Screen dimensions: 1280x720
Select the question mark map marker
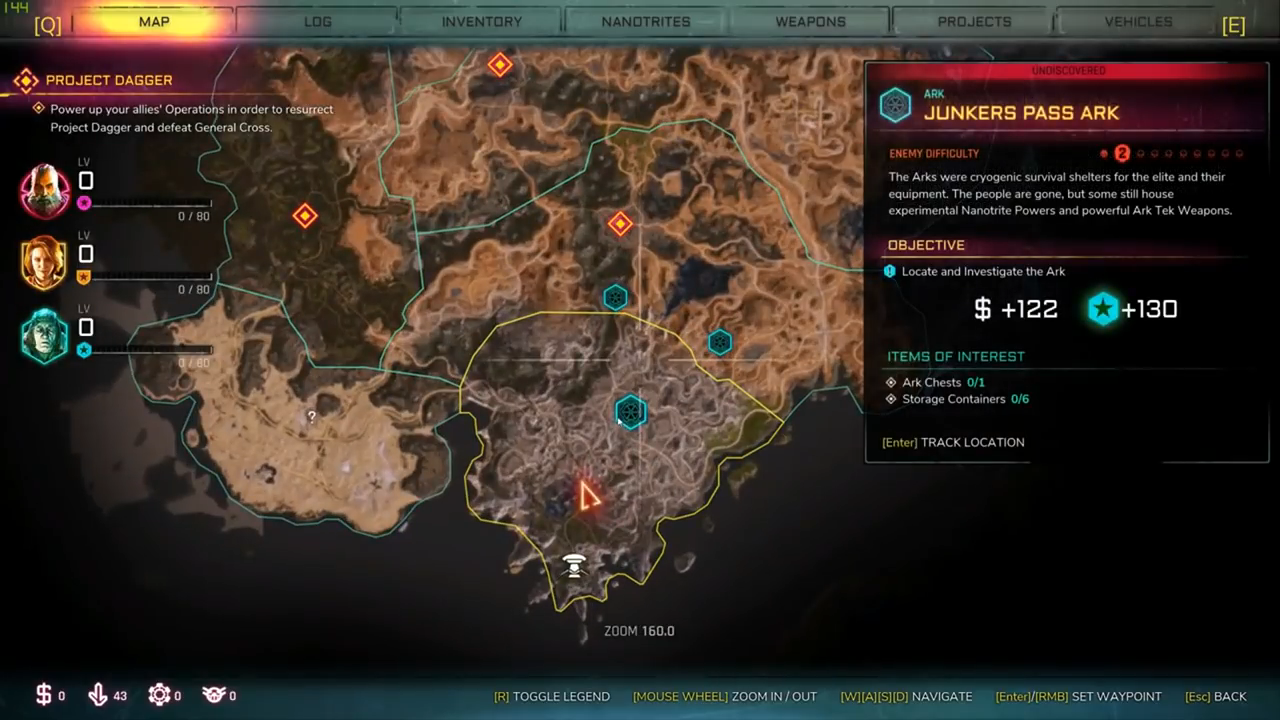pyautogui.click(x=312, y=417)
